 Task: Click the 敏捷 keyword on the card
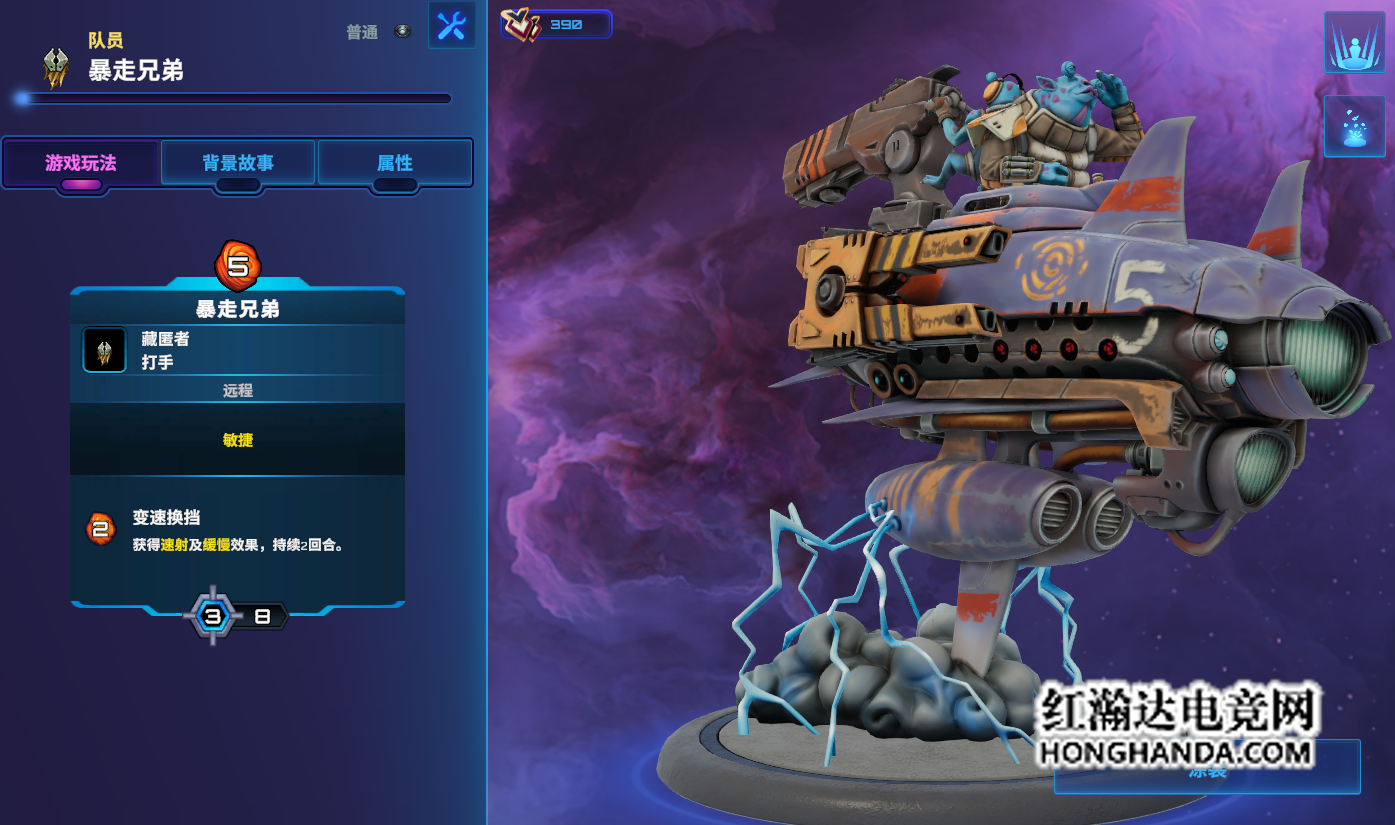(x=238, y=440)
